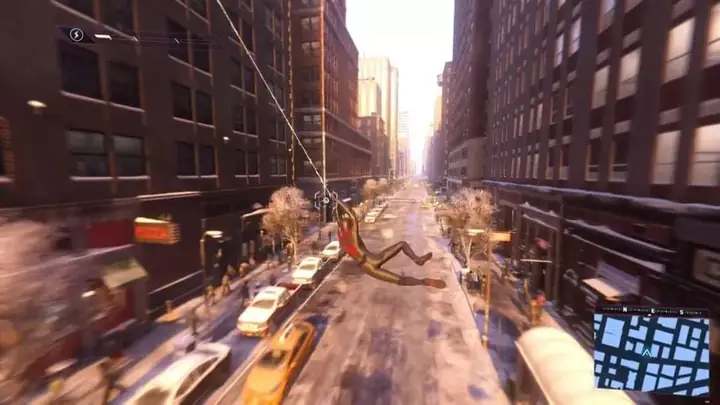Click the compass strip above the minimap
This screenshot has width=720, height=405.
click(x=651, y=312)
